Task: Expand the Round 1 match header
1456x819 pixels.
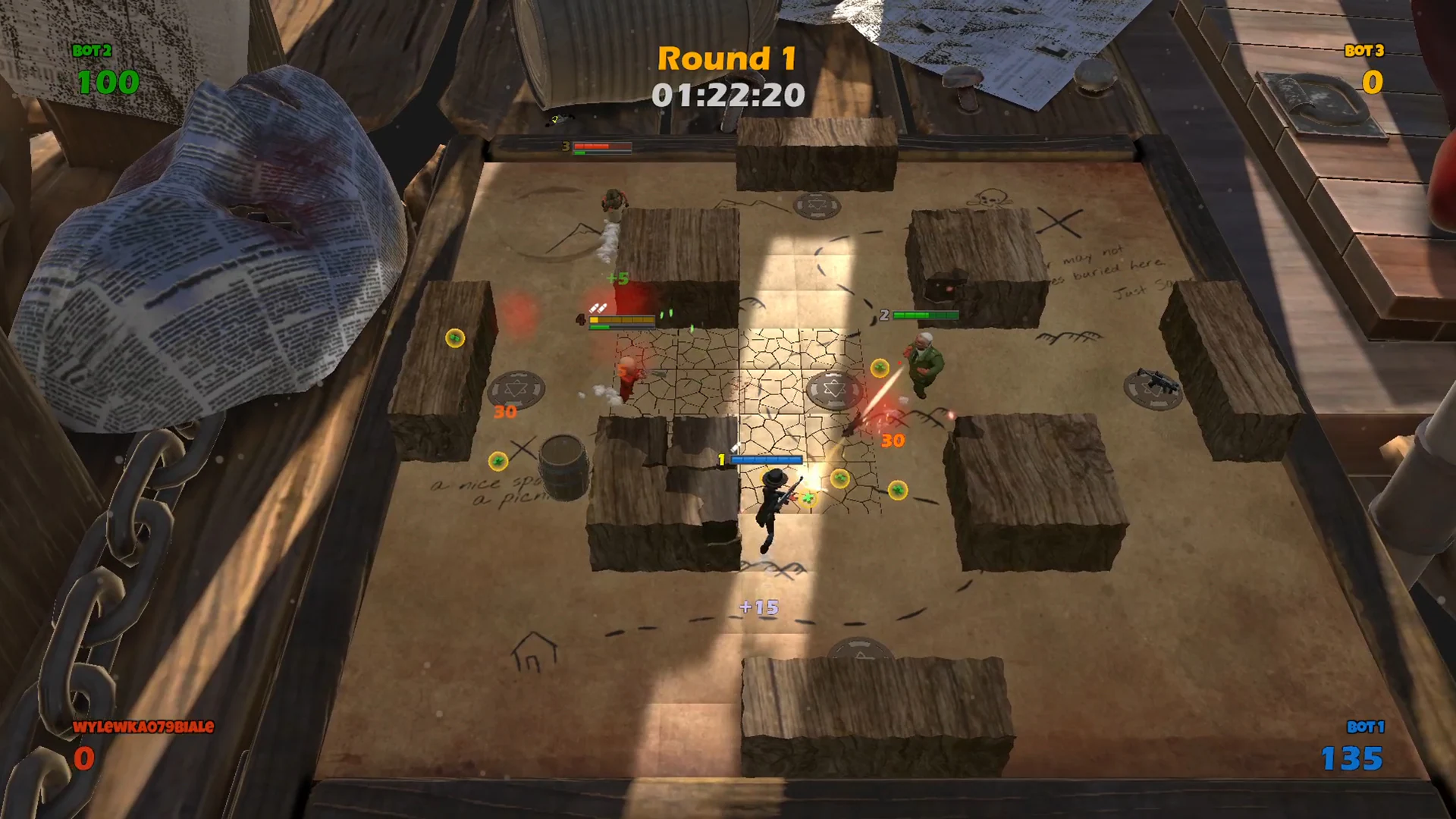Action: point(728,59)
